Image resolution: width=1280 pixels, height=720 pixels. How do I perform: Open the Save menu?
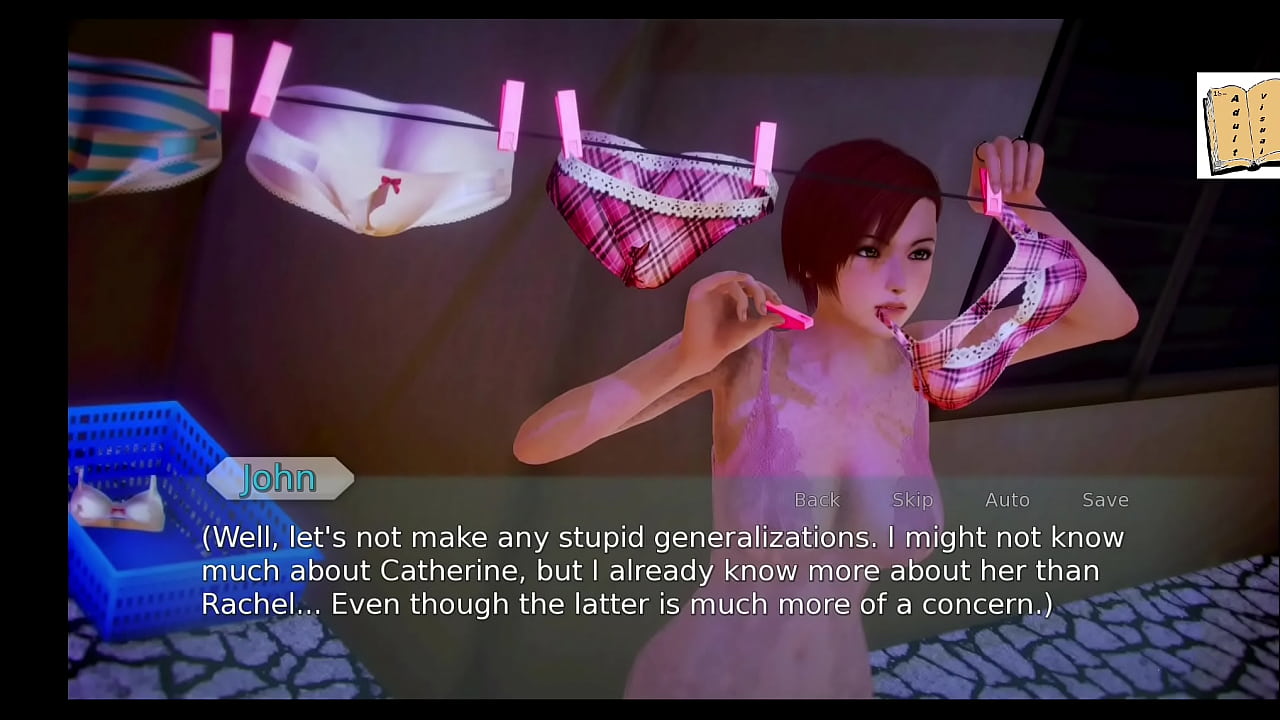pos(1105,500)
